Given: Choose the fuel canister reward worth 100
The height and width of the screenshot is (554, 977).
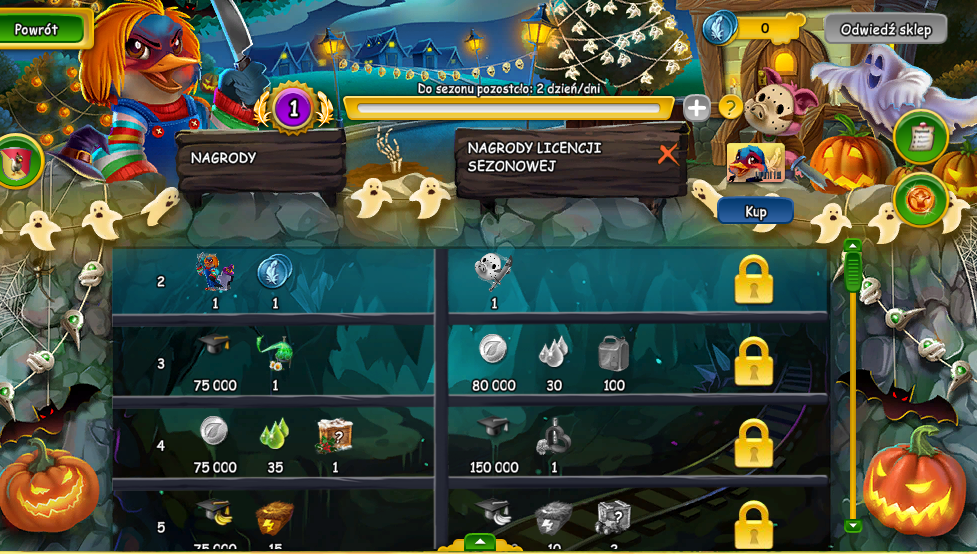Looking at the screenshot, I should [613, 353].
